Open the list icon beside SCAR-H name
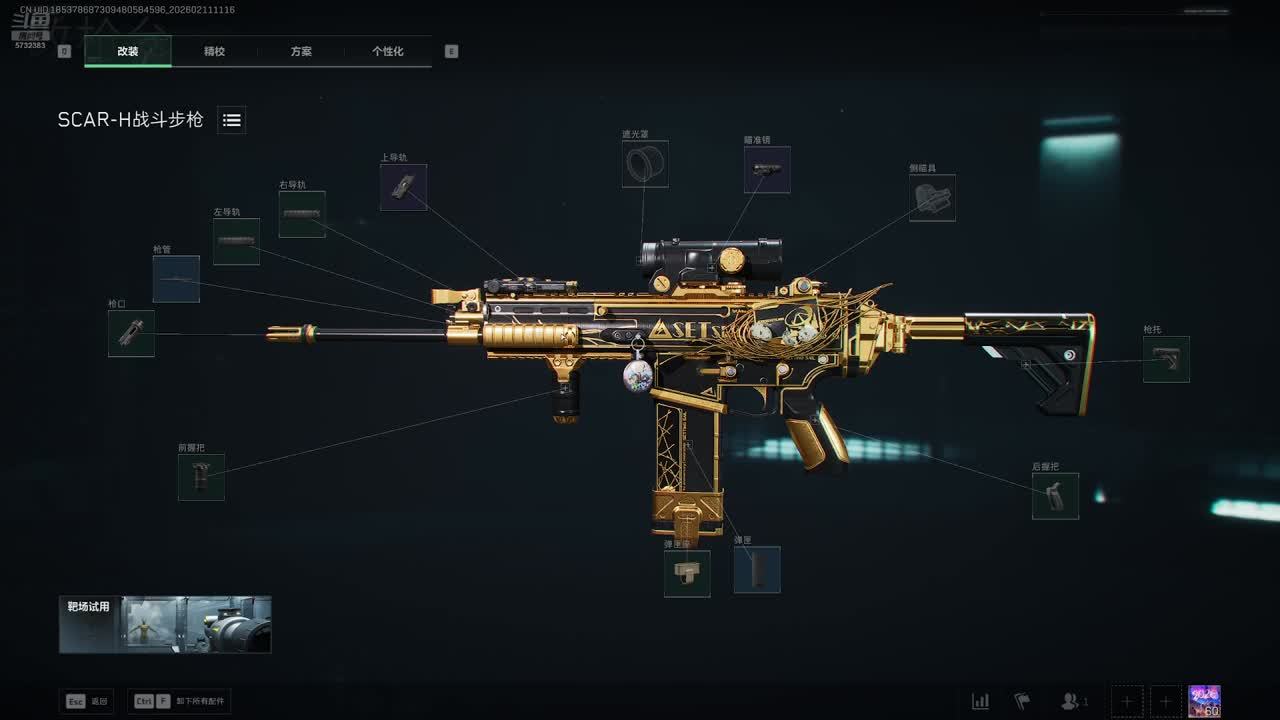Screen dimensions: 1280x720 coord(232,120)
